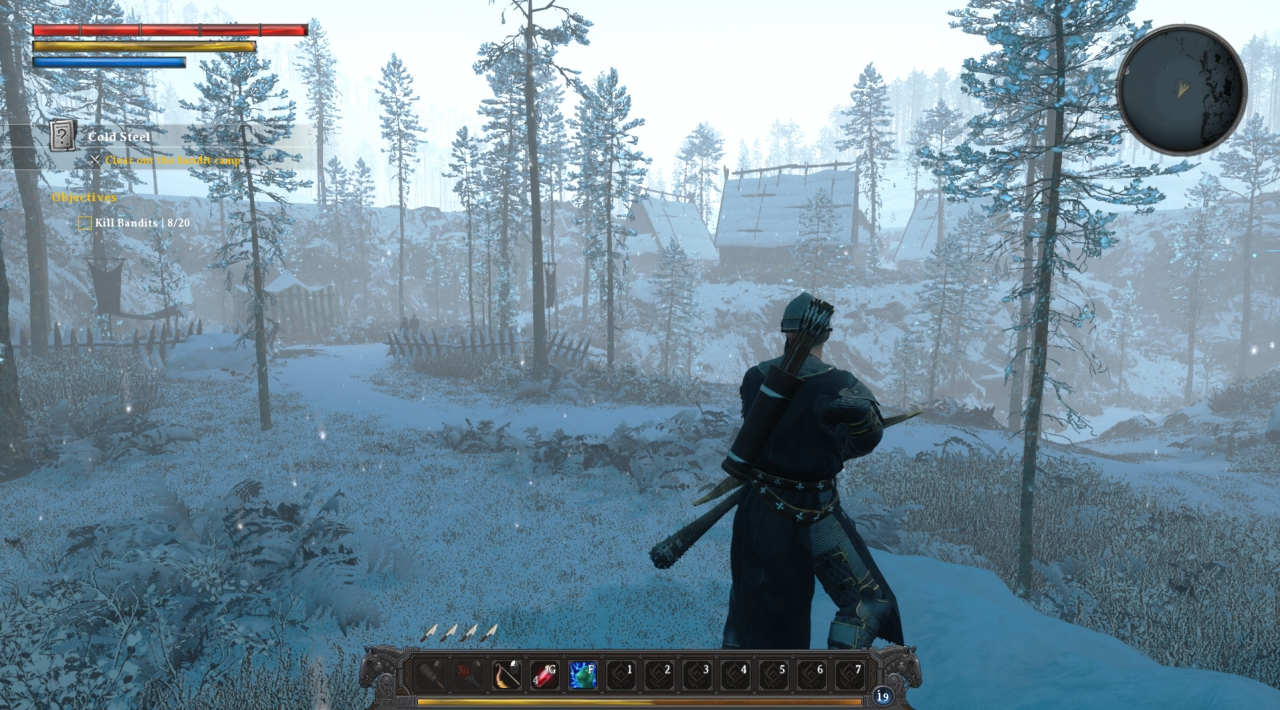Screen dimensions: 1280x710
Task: Equip the bow from the hotbar
Action: (x=507, y=675)
